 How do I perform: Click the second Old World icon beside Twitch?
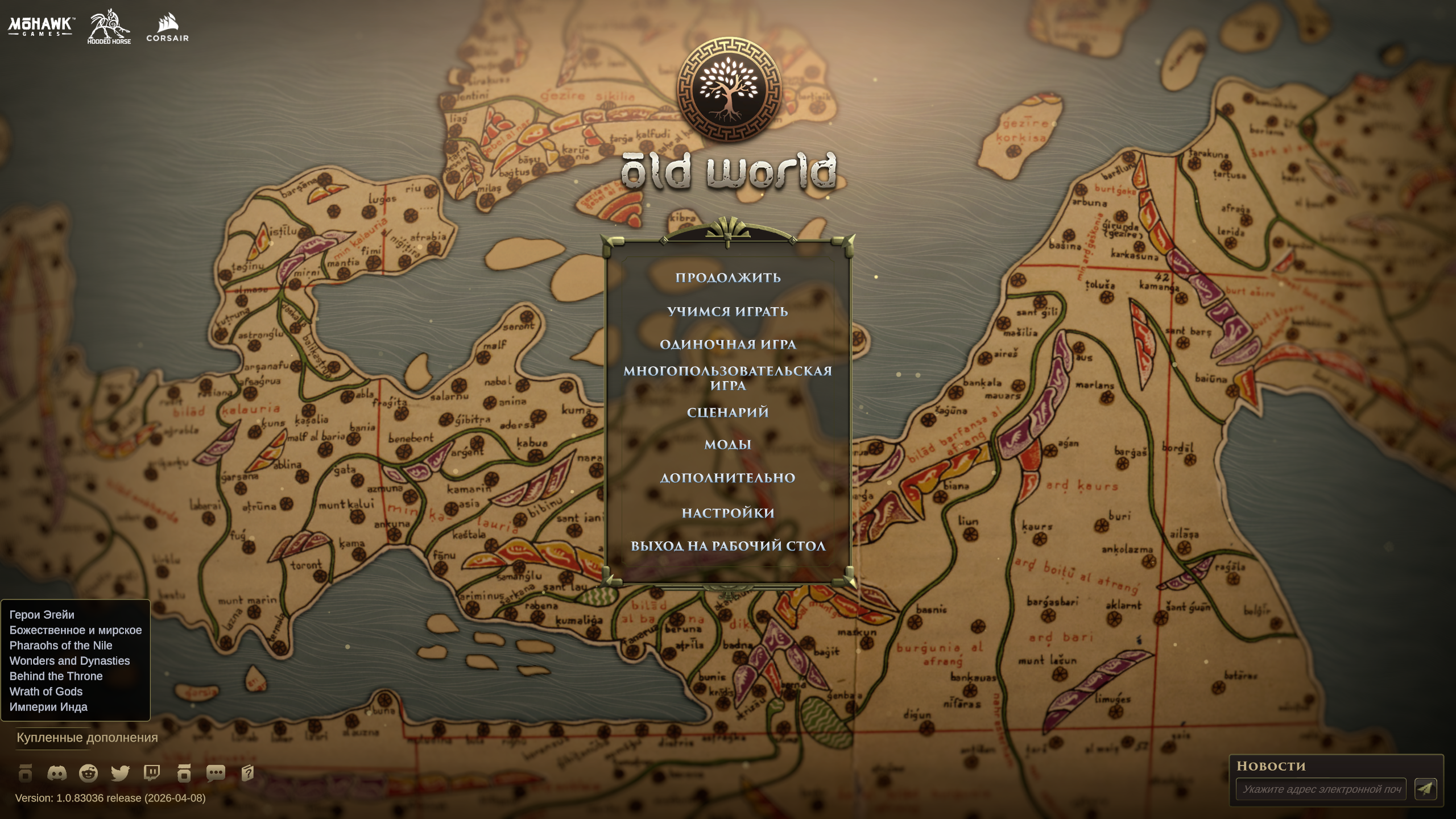pyautogui.click(x=184, y=773)
